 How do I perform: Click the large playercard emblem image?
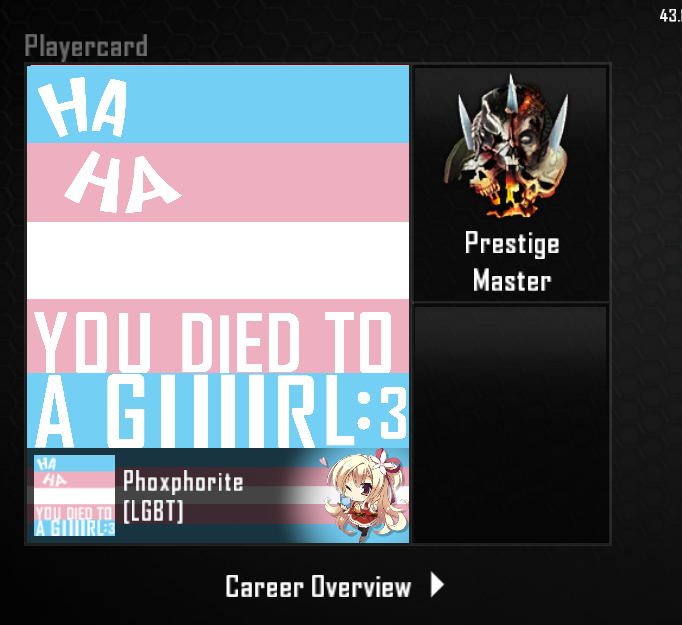(x=218, y=256)
